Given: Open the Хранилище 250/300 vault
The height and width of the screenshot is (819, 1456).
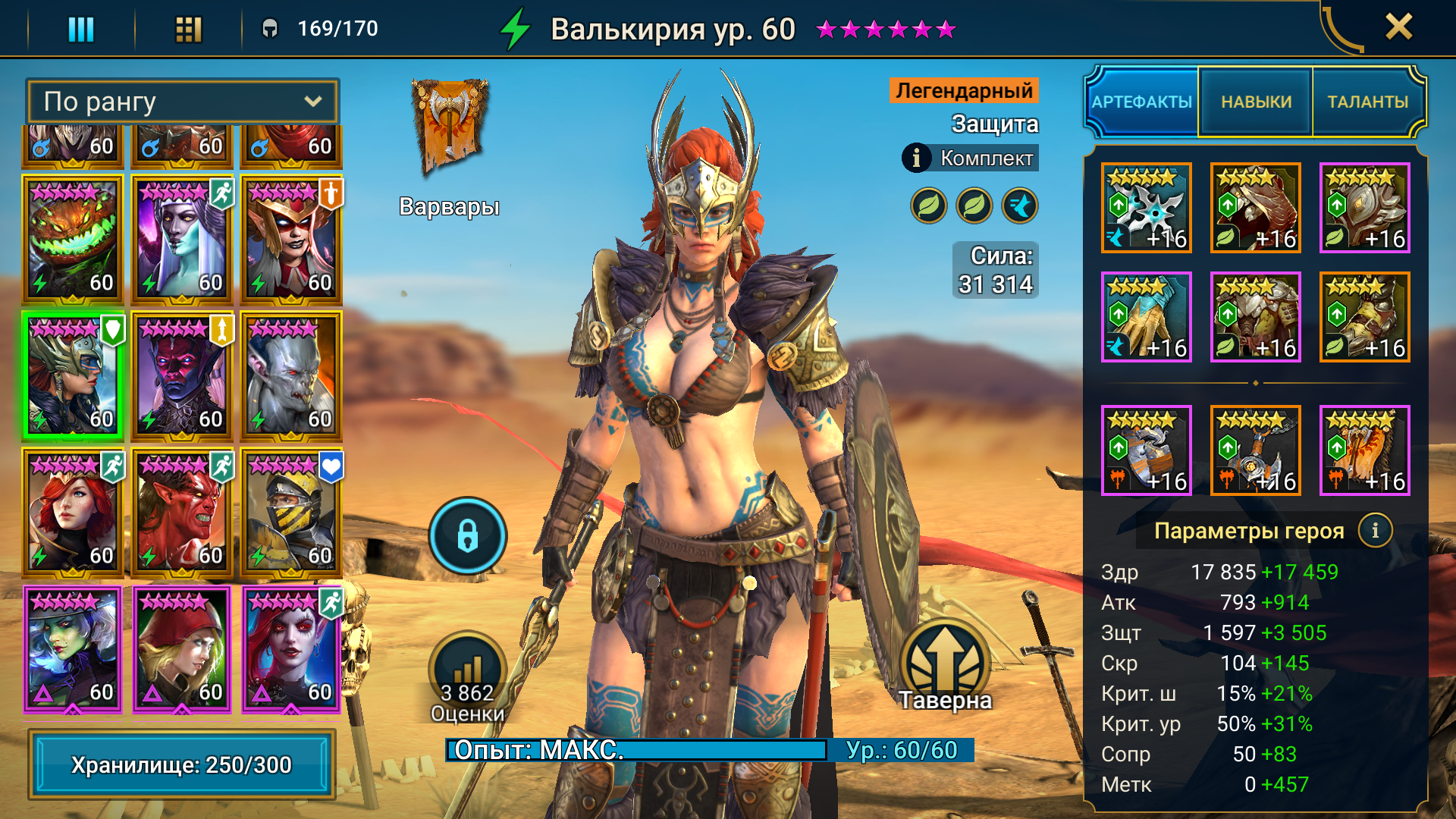Looking at the screenshot, I should [182, 764].
